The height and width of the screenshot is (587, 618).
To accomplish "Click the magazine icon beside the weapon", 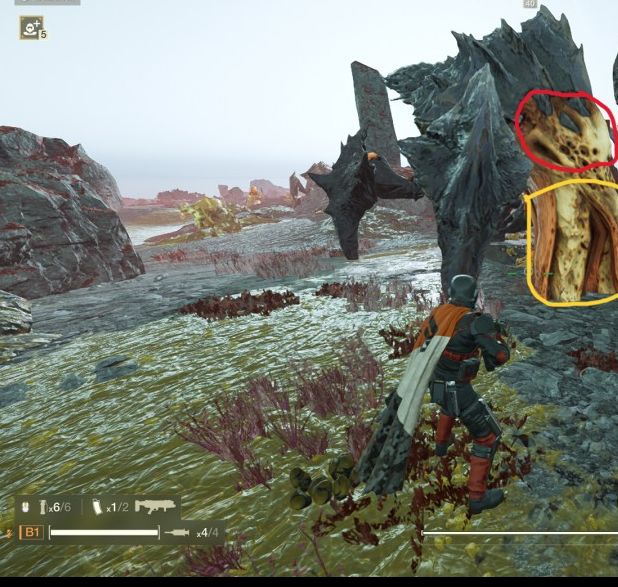I will coord(97,508).
